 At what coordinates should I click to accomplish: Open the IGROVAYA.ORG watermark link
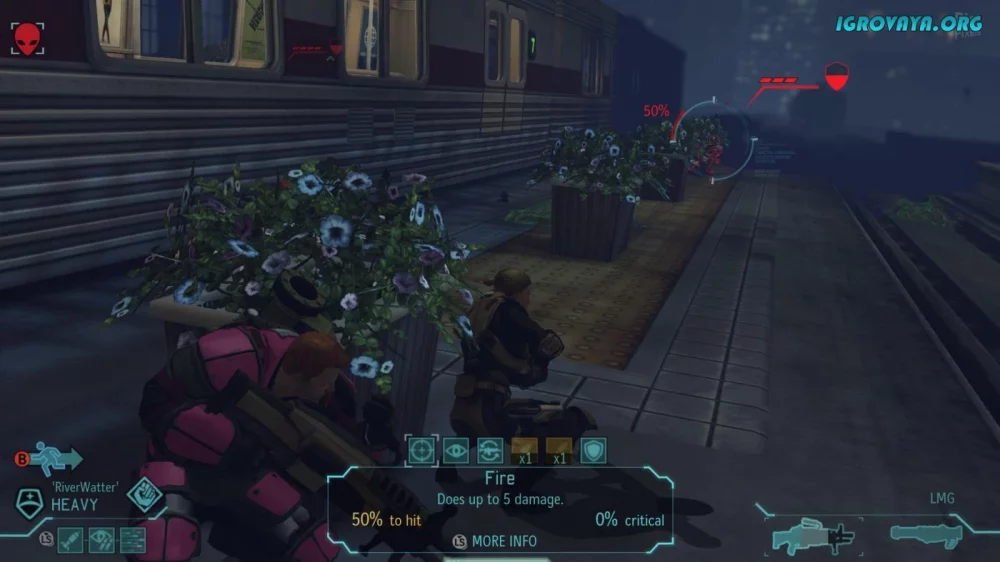point(908,23)
